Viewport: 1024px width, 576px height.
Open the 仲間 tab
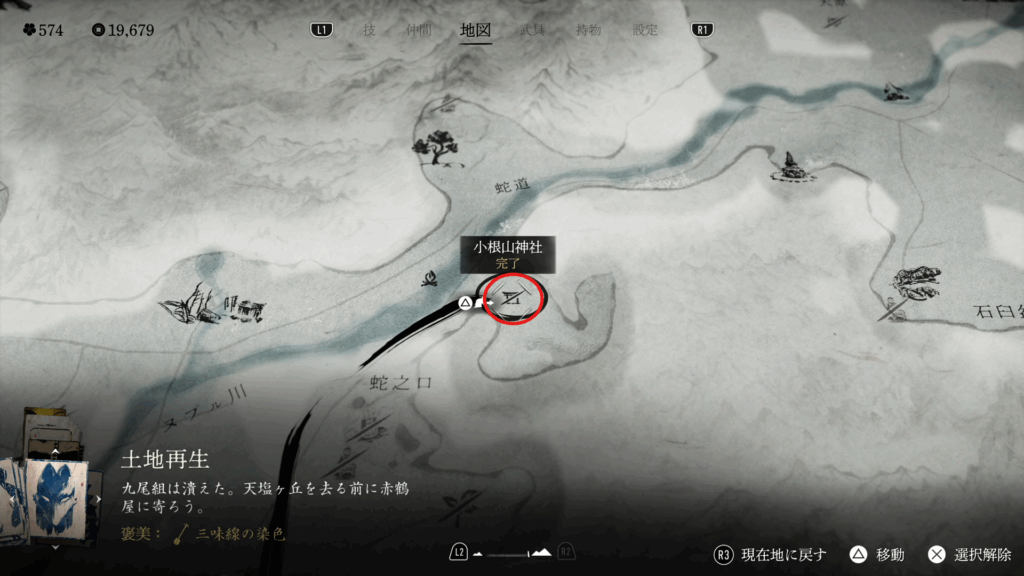420,30
